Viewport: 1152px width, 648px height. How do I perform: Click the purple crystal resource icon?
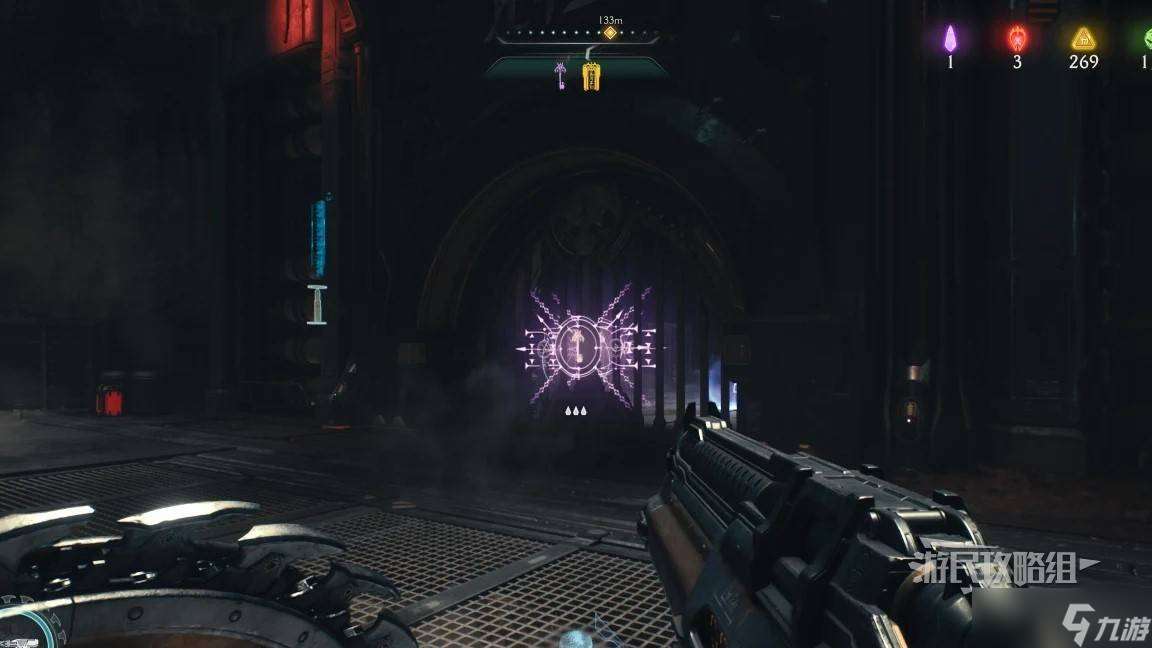pos(950,39)
